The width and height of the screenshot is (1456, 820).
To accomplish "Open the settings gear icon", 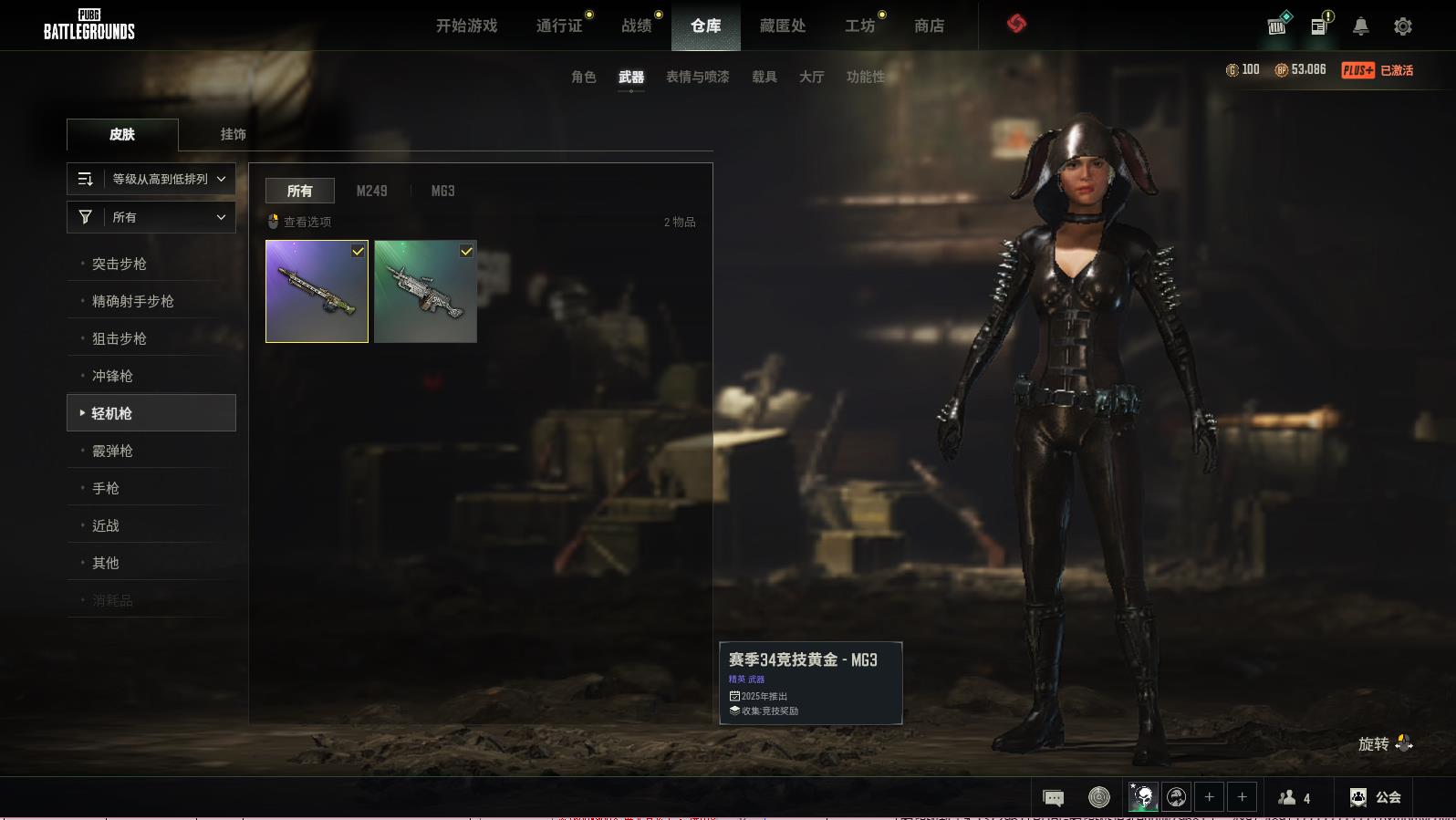I will 1403,26.
